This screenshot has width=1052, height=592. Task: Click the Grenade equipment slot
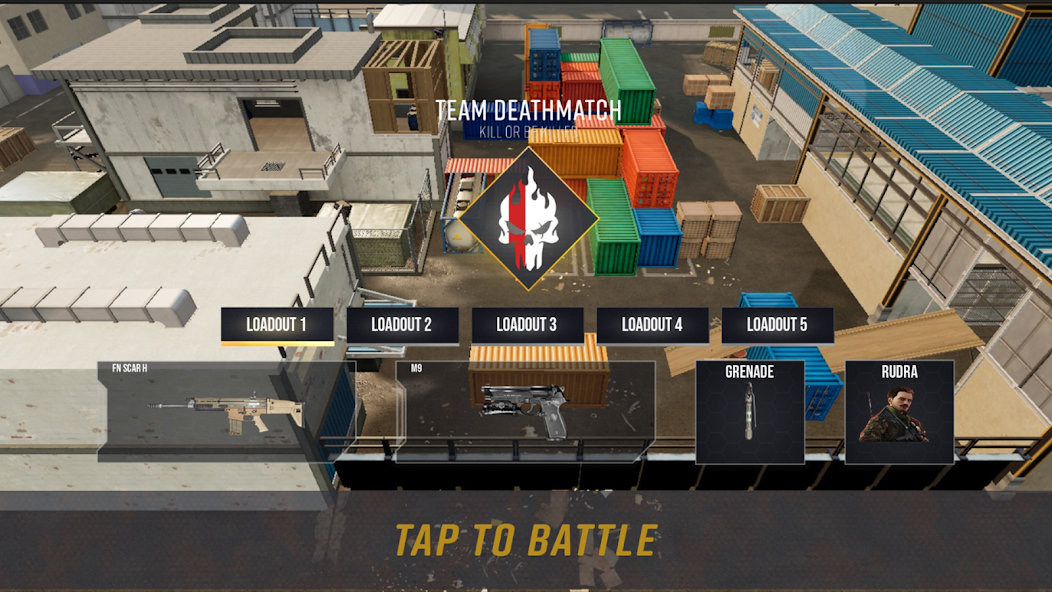tap(750, 412)
